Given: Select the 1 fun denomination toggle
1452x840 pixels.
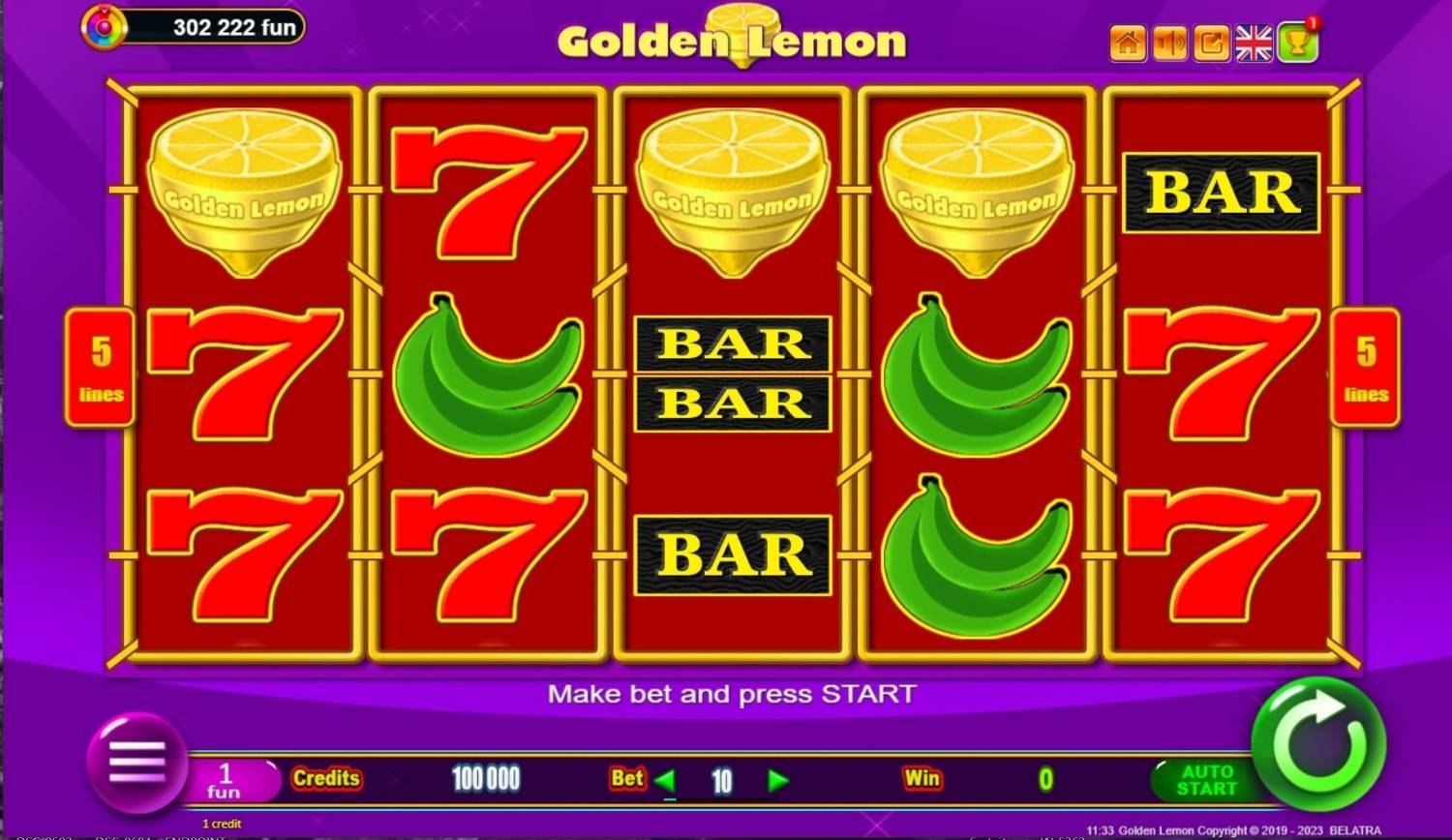Looking at the screenshot, I should tap(227, 778).
